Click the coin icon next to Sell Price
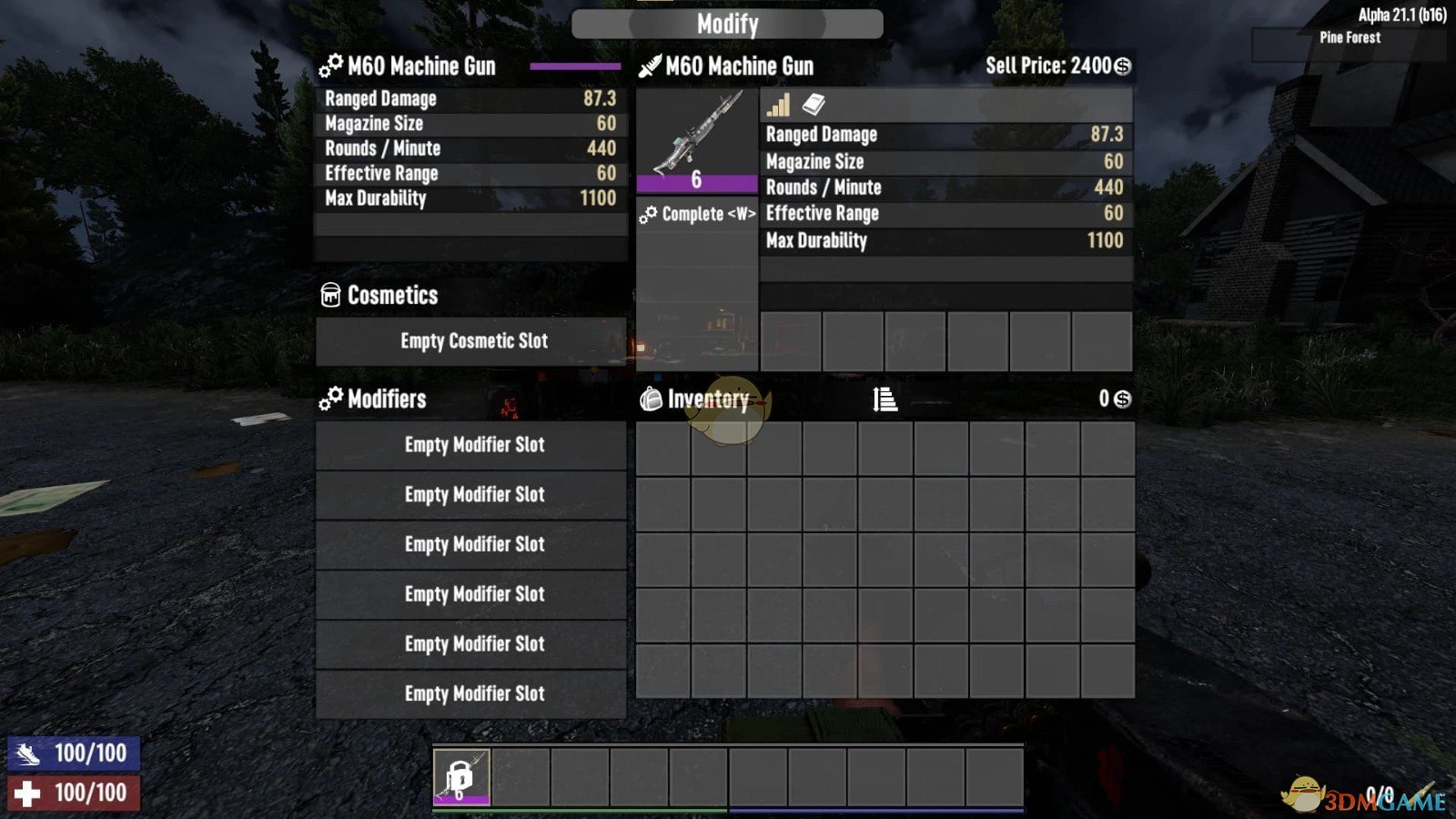Viewport: 1456px width, 819px height. point(1122,65)
